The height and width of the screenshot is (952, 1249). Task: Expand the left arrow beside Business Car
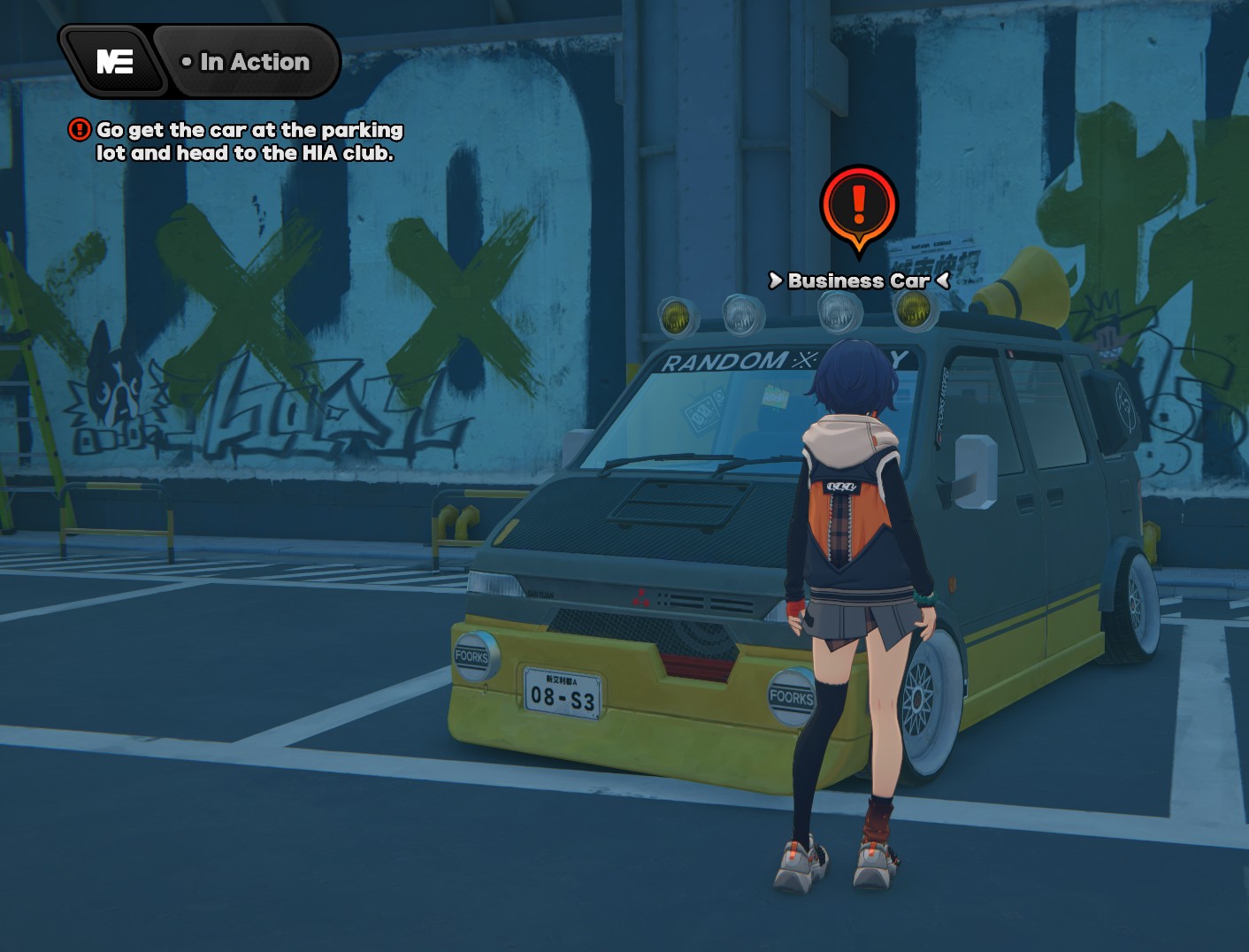point(776,281)
